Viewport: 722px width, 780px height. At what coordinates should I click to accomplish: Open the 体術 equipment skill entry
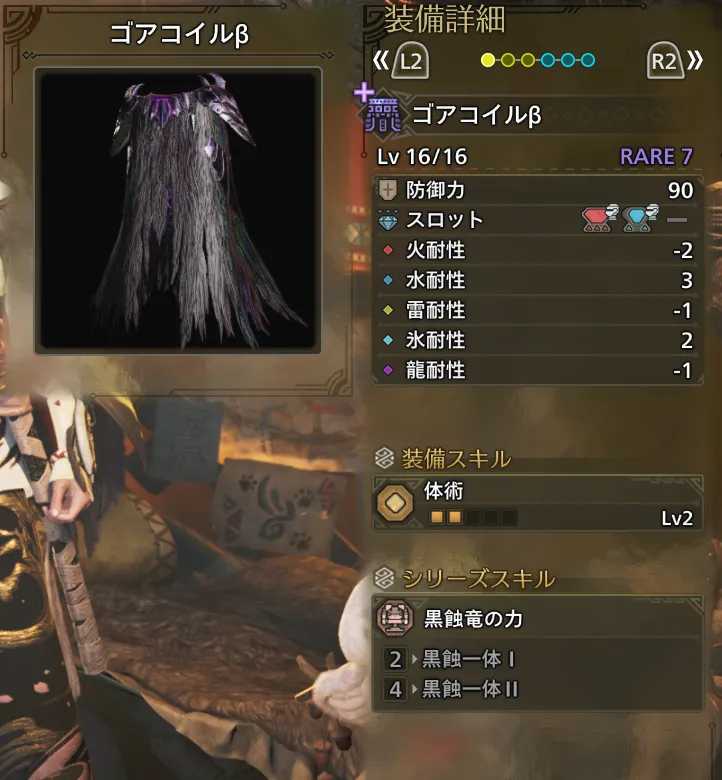click(x=537, y=504)
